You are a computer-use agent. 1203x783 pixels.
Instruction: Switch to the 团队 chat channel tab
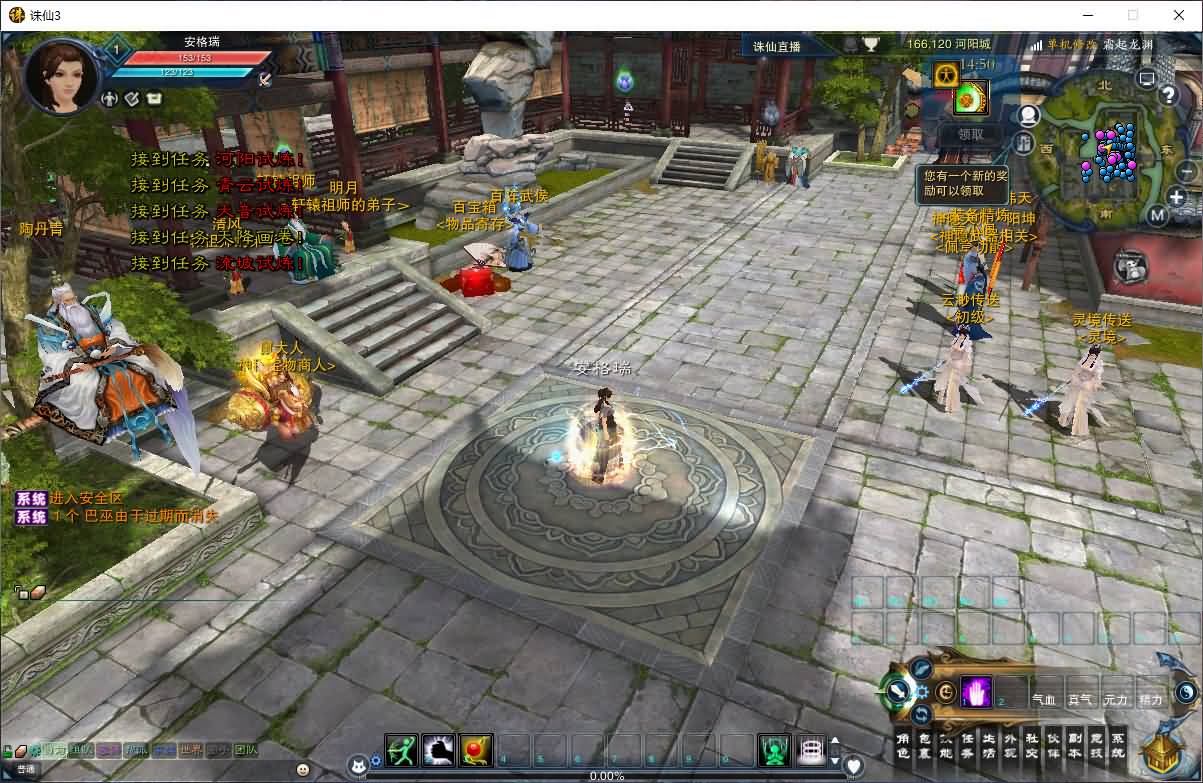pos(245,749)
